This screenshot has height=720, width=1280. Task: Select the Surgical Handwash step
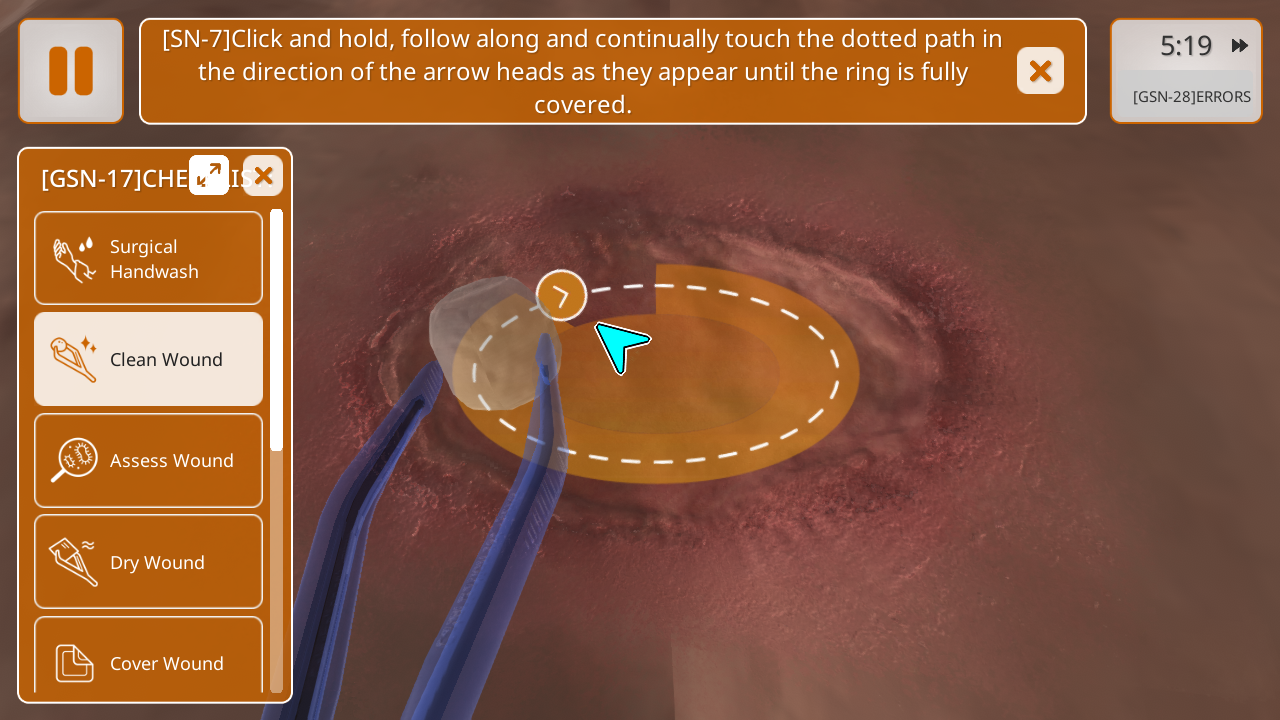coord(149,259)
